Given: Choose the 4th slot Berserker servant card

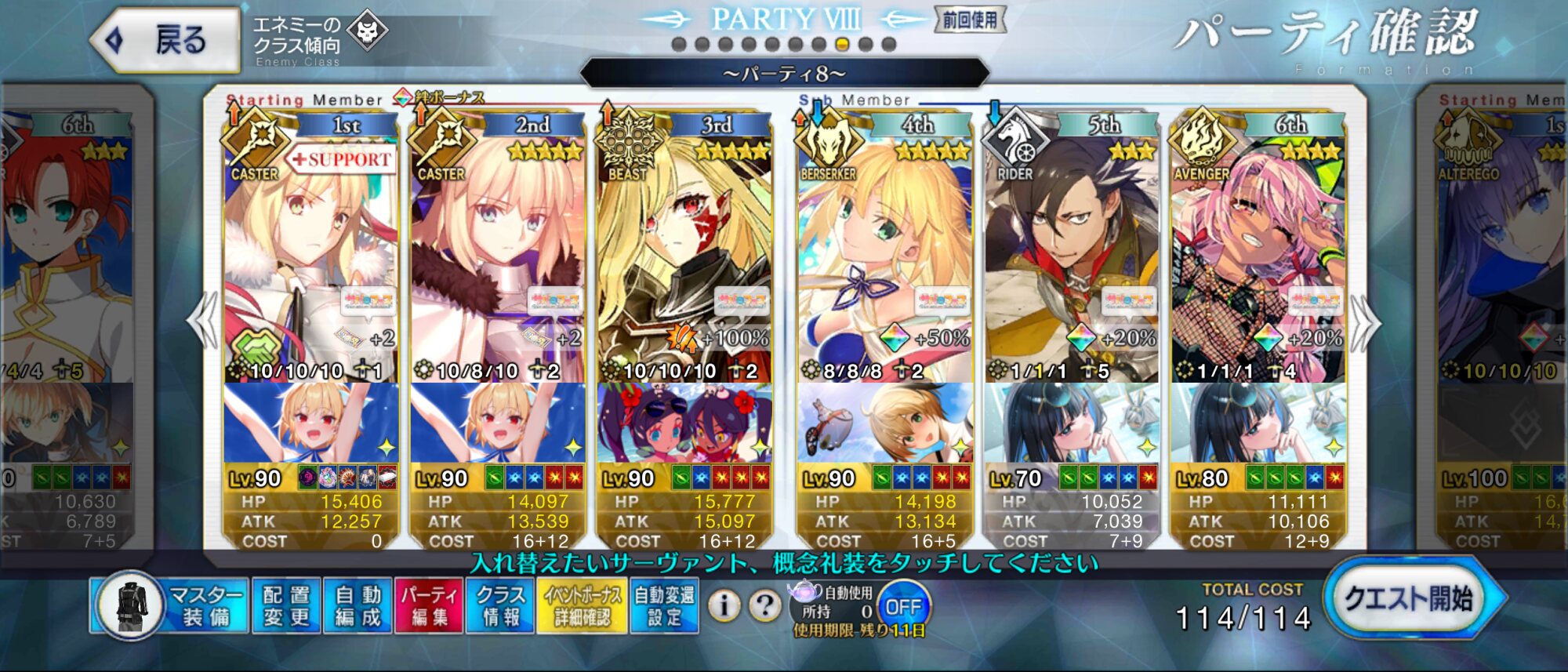Looking at the screenshot, I should click(x=884, y=259).
